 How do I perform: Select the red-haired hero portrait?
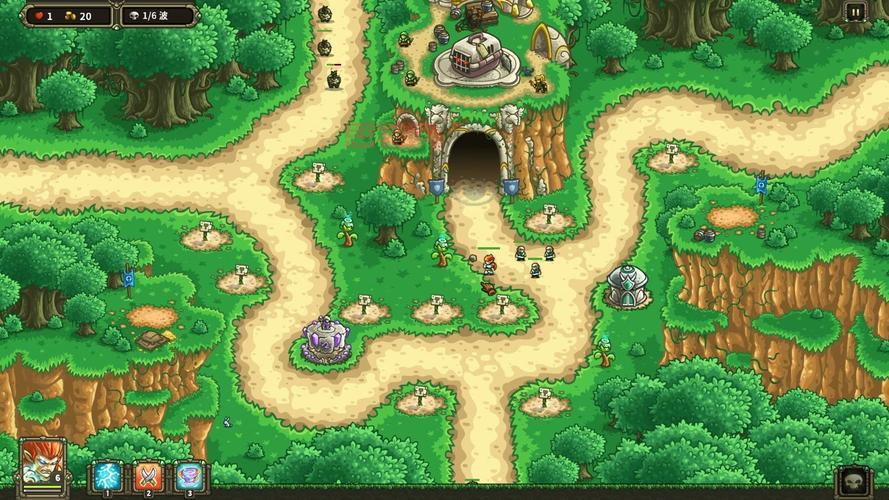point(41,464)
